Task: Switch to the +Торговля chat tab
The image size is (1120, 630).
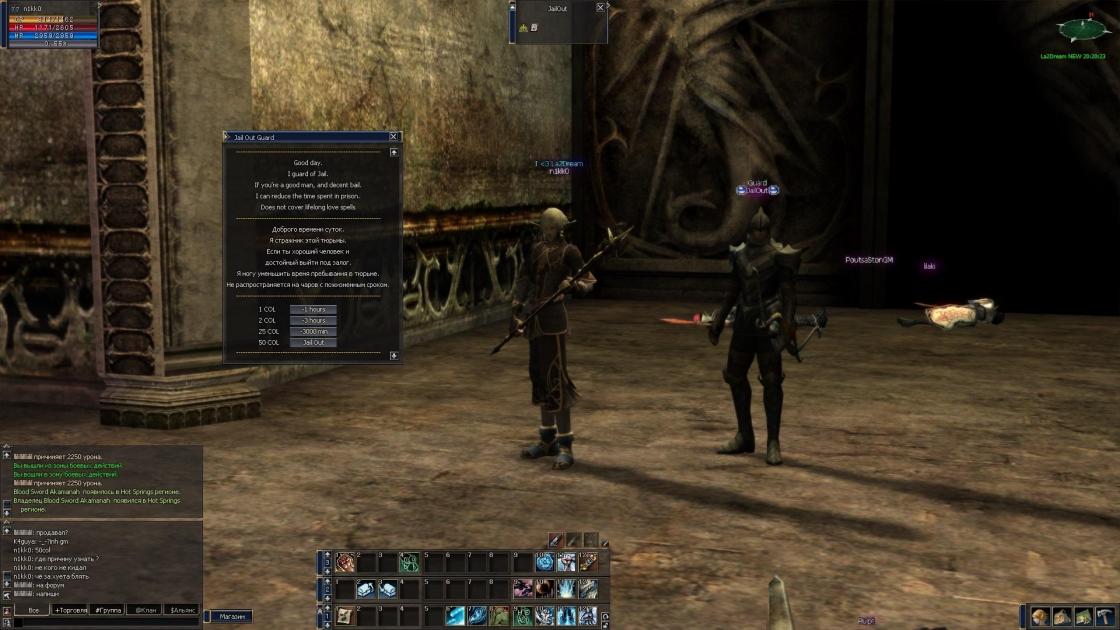Action: 71,609
